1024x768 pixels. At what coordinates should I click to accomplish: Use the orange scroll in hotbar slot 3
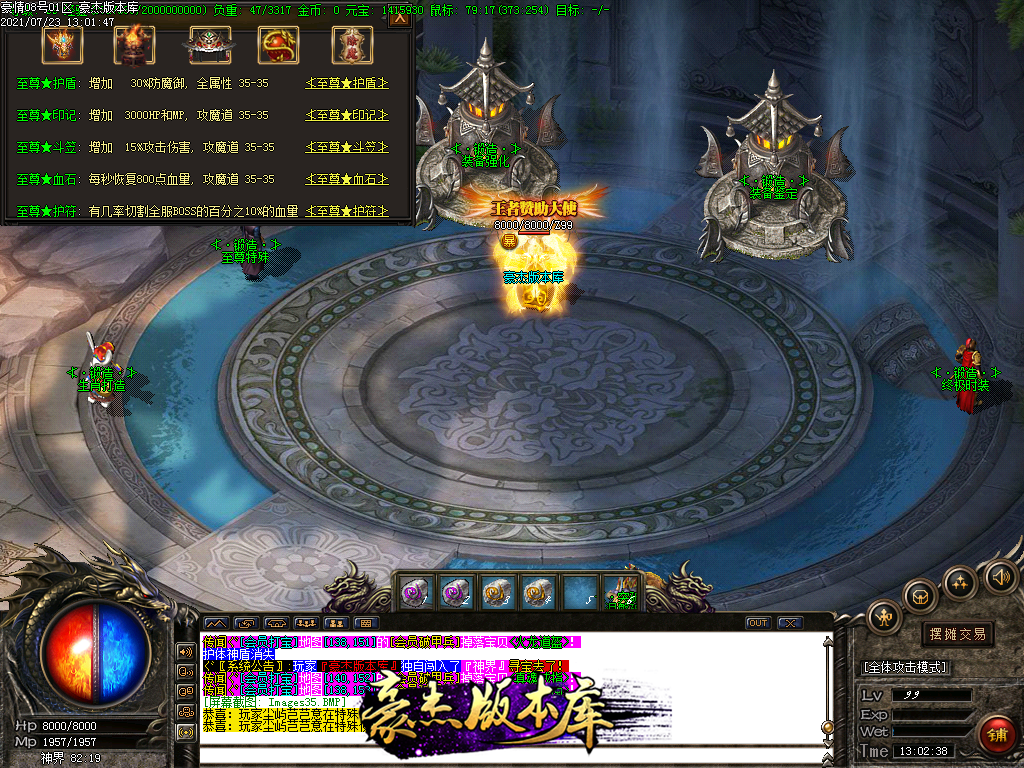pos(495,592)
